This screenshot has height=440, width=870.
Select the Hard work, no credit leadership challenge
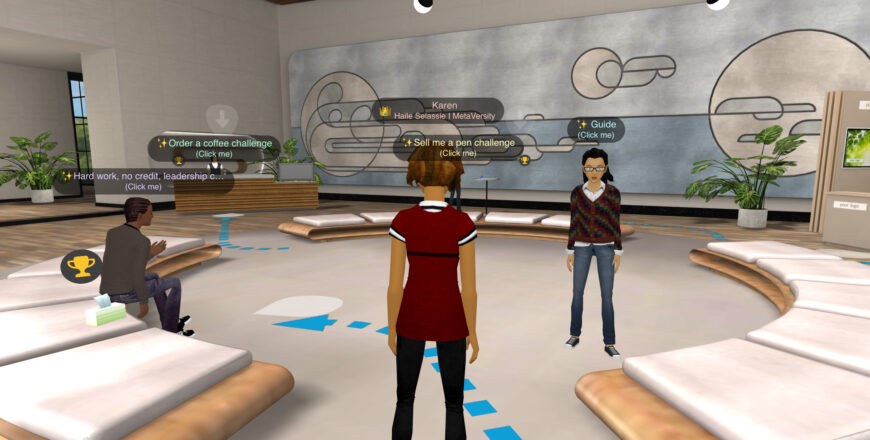click(x=143, y=180)
